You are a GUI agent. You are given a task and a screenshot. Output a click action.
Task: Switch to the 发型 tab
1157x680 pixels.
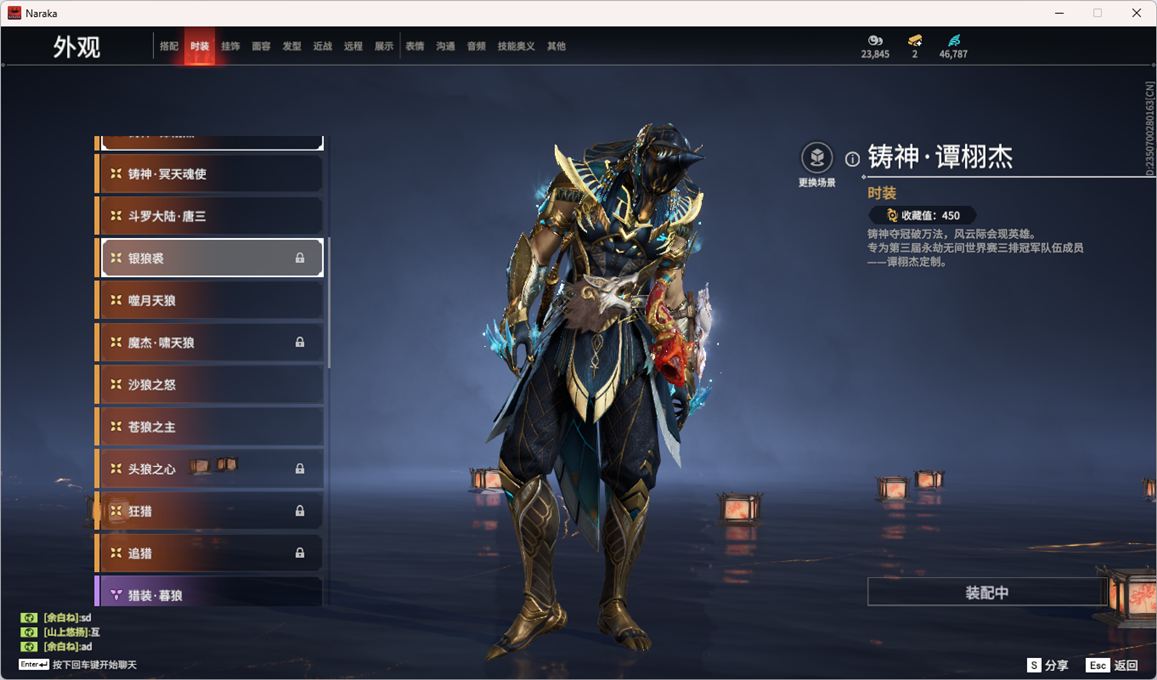(x=292, y=47)
